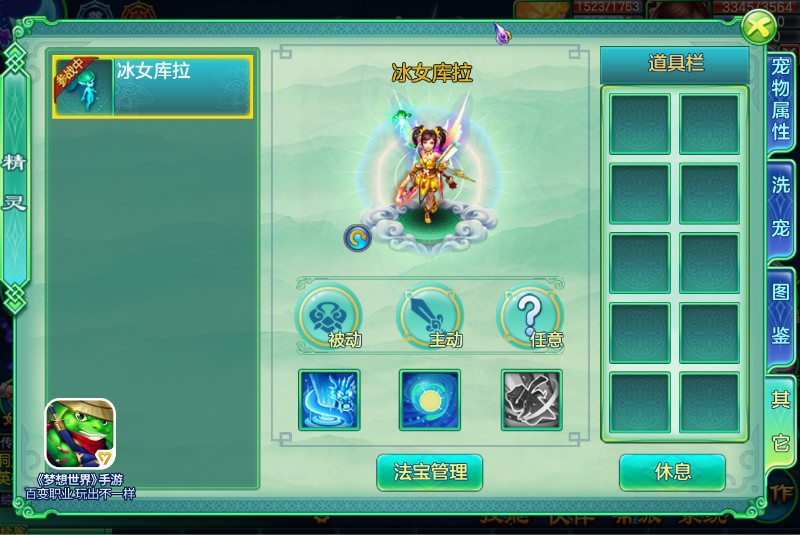Choose the 被动 passive skill category
This screenshot has height=535, width=800.
(x=328, y=318)
